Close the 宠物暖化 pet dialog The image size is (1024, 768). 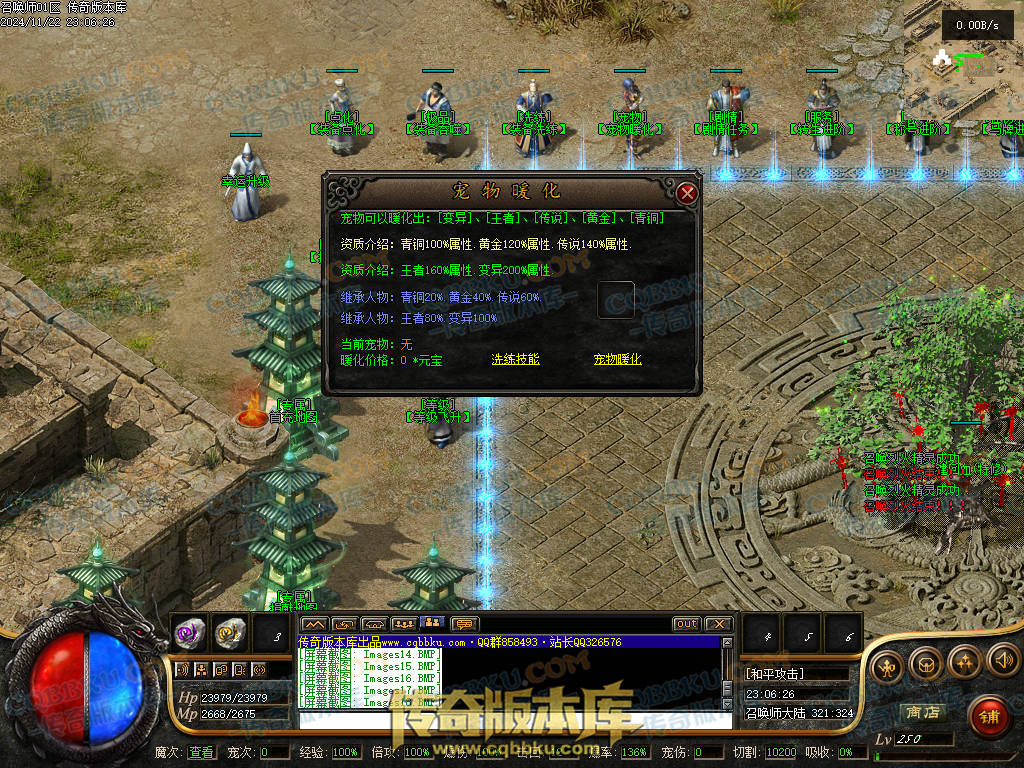pyautogui.click(x=687, y=193)
